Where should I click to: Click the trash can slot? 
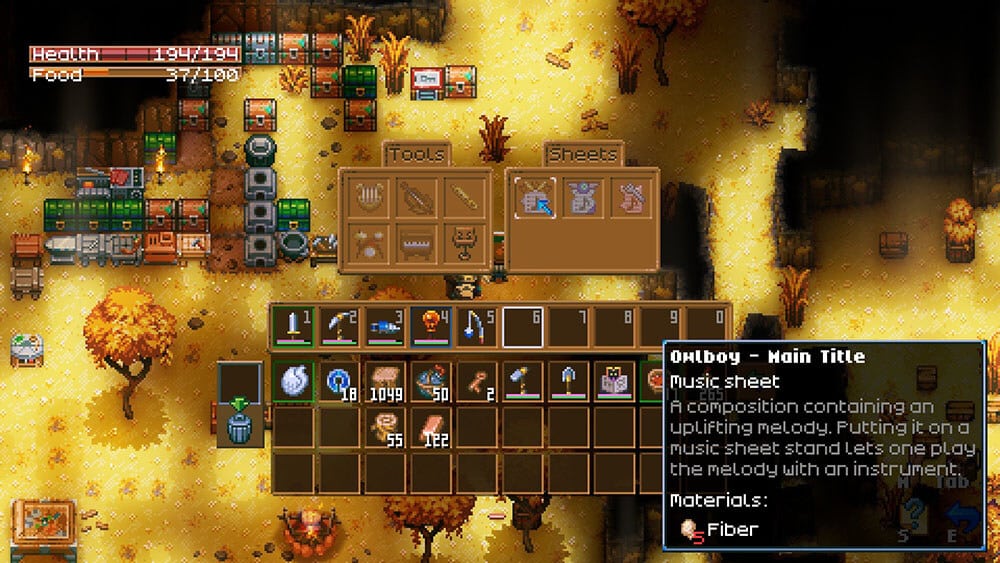coord(241,426)
